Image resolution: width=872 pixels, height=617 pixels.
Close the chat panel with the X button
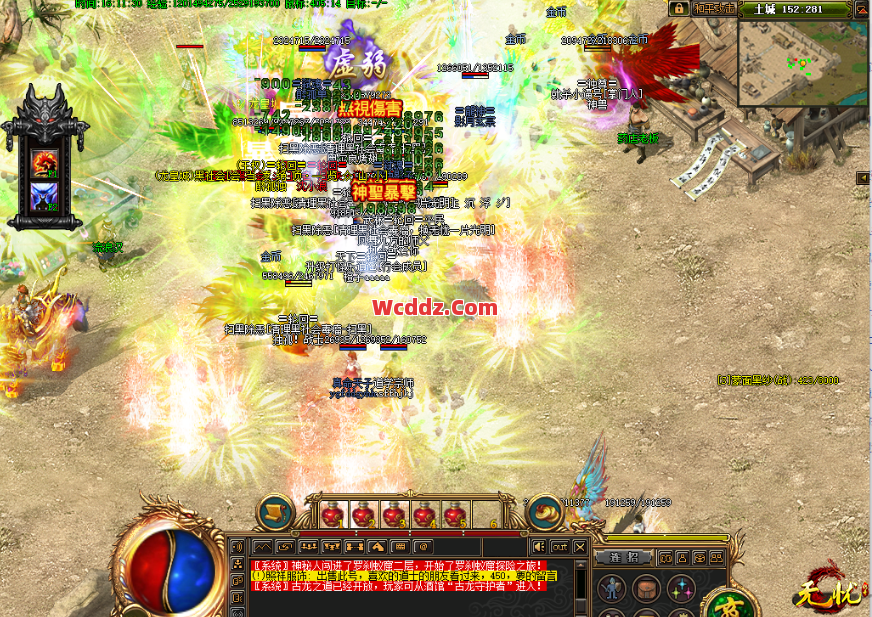point(579,547)
